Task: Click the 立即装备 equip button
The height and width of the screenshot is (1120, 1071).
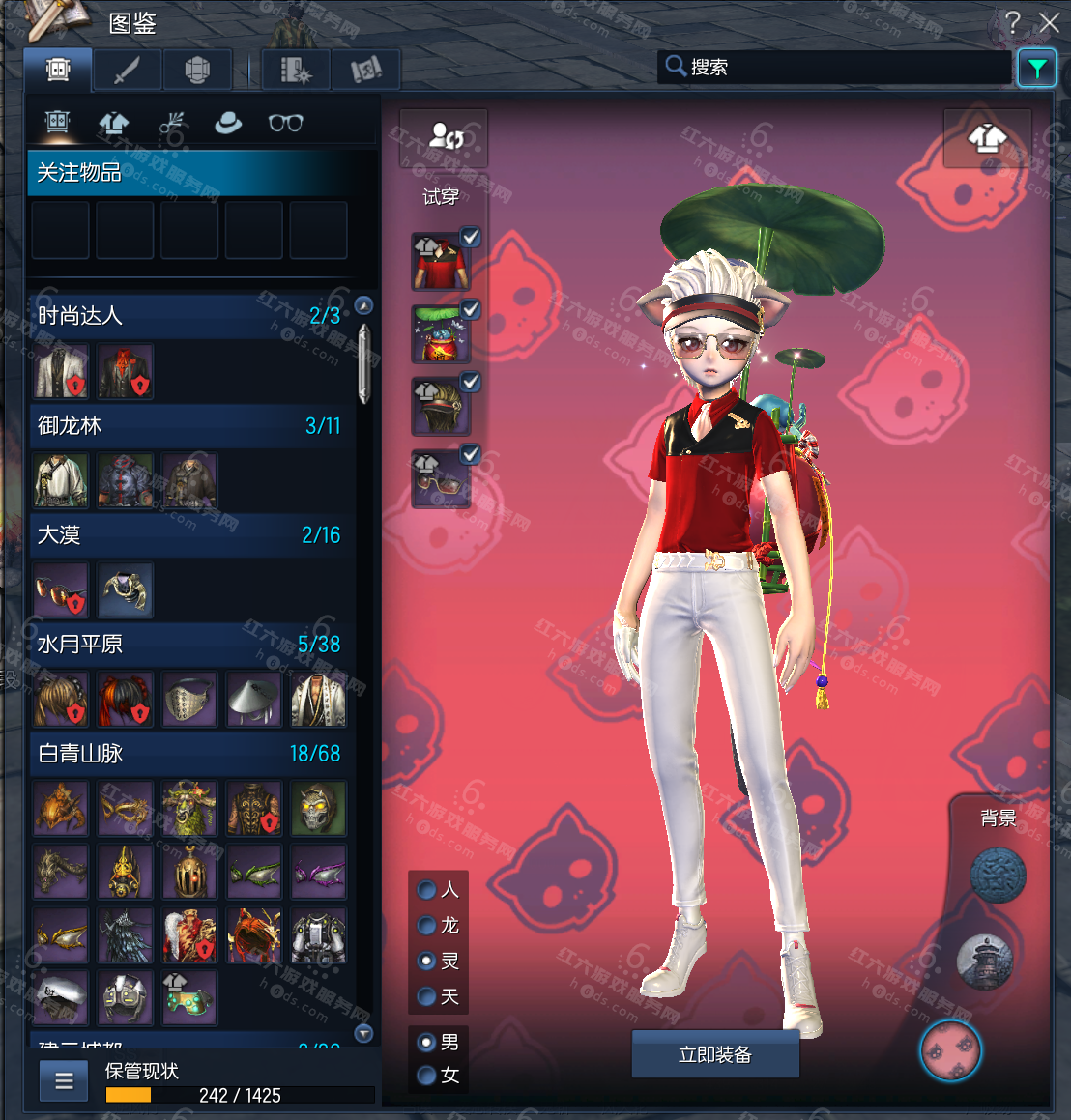Action: click(715, 1054)
